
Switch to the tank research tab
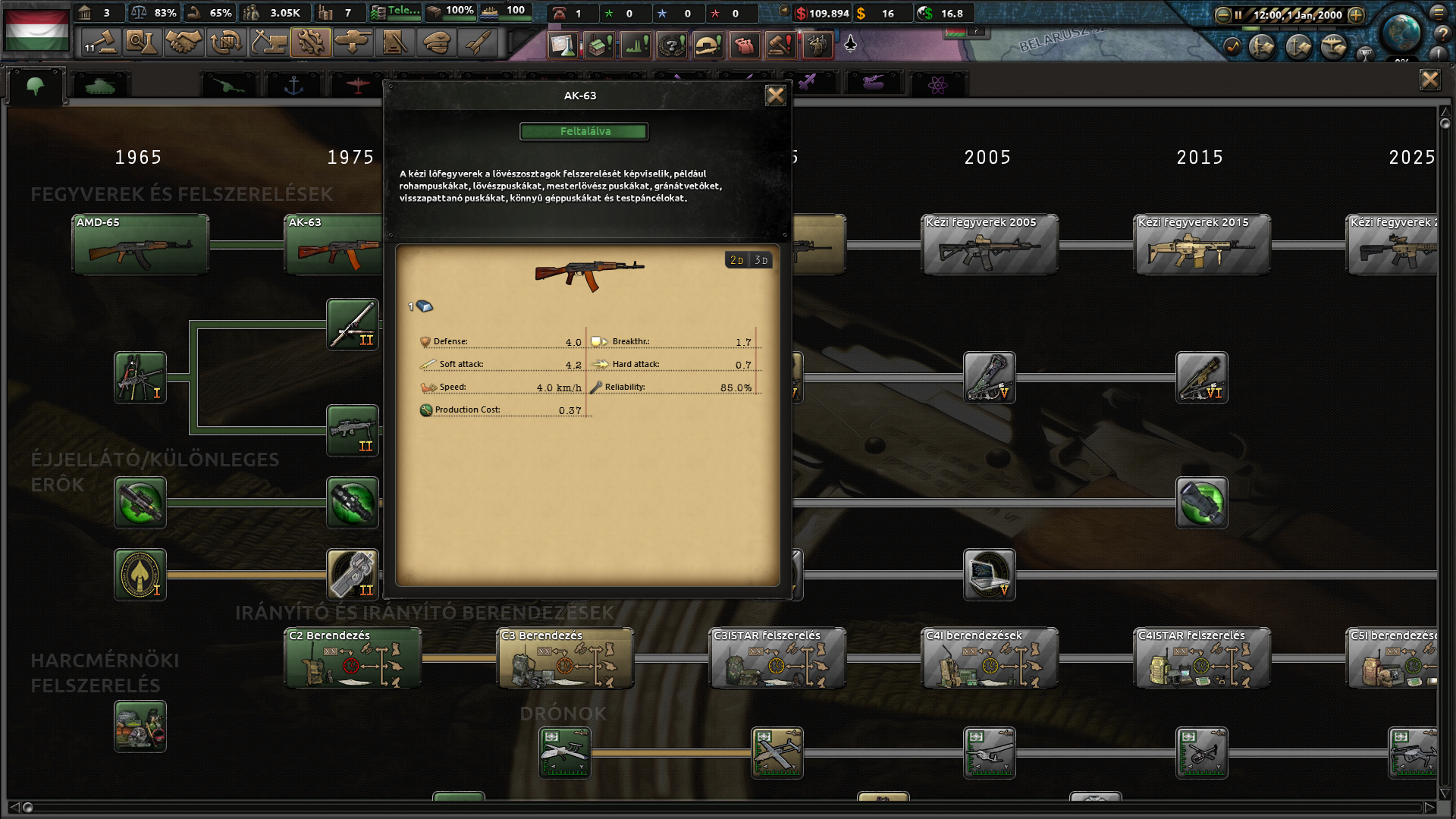click(x=99, y=85)
